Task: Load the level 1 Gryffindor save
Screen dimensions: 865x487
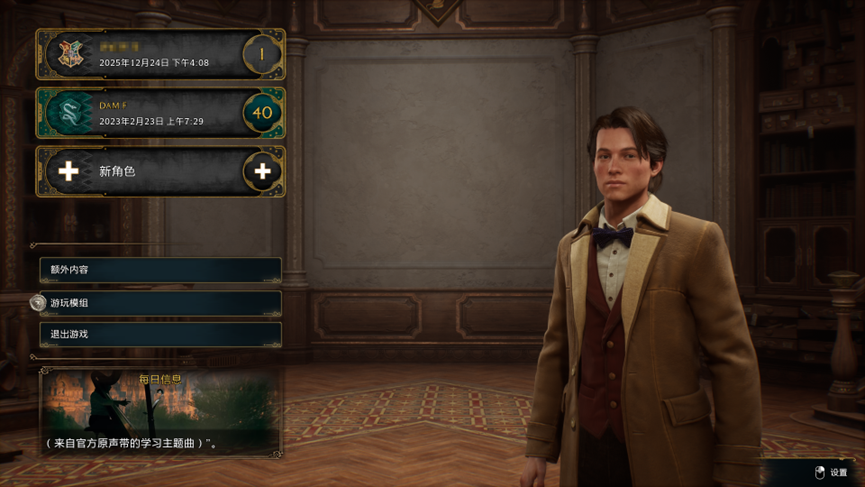Action: [x=160, y=54]
